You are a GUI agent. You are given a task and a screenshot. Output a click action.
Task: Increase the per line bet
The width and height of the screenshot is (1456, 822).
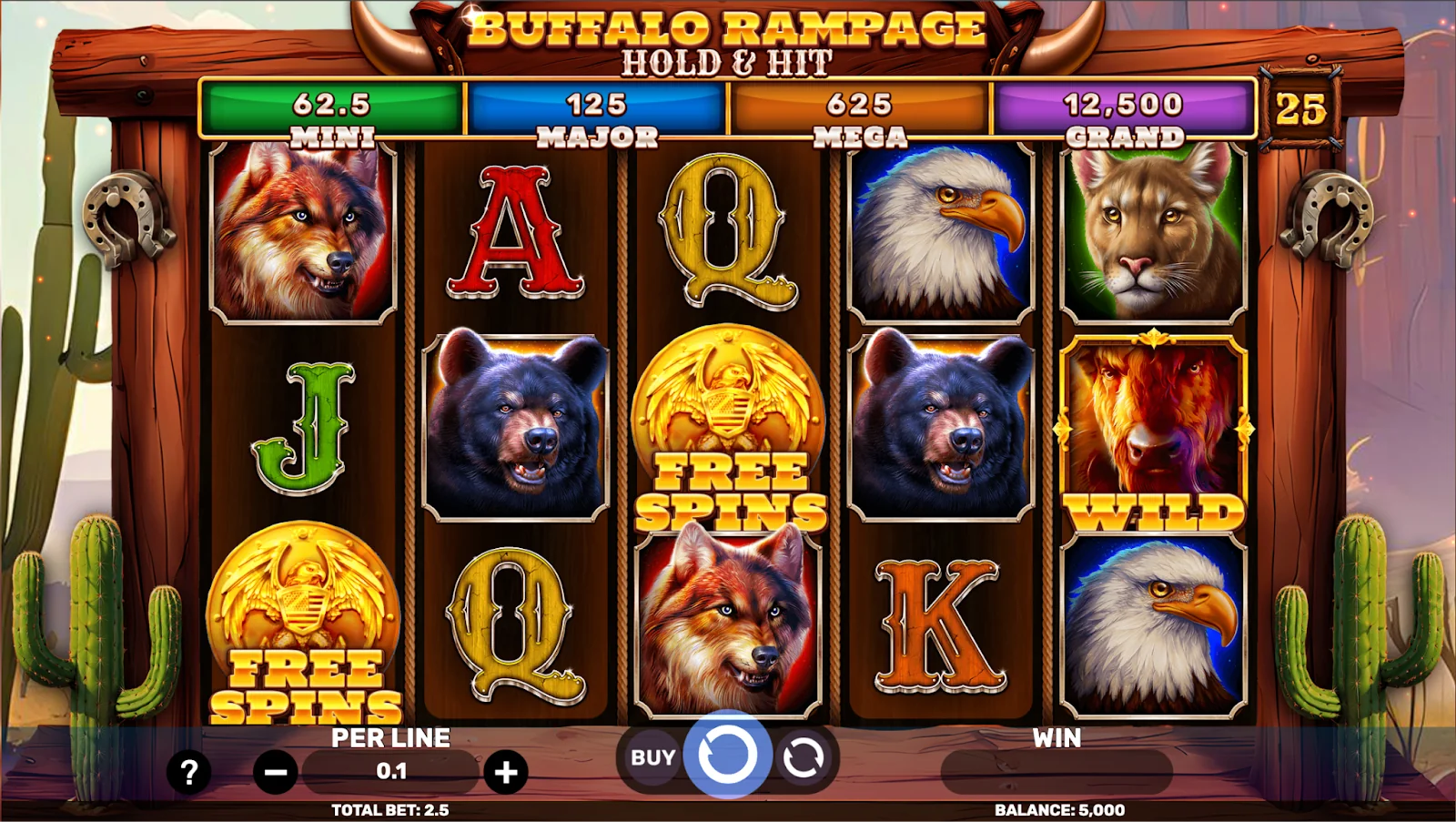pos(506,773)
